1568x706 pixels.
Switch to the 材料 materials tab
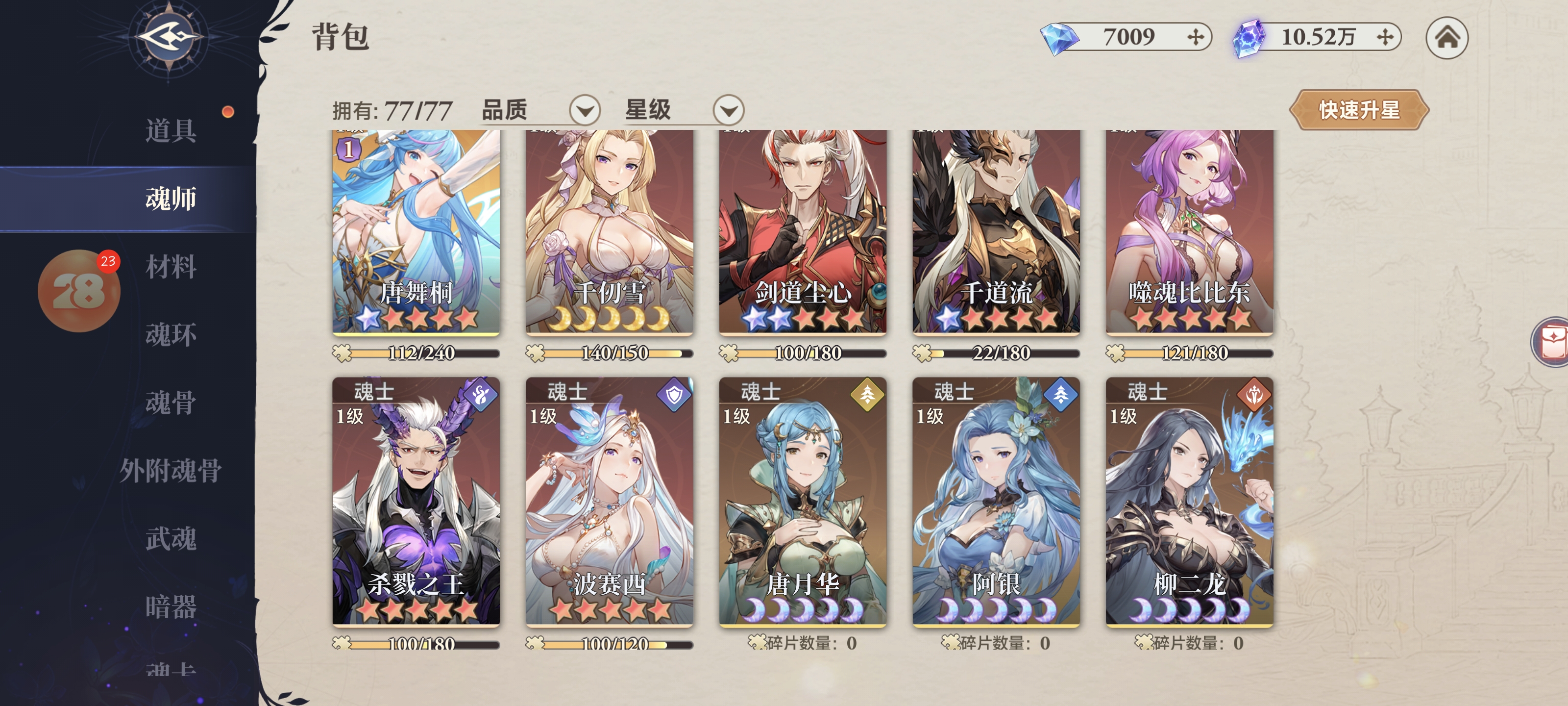pyautogui.click(x=171, y=267)
